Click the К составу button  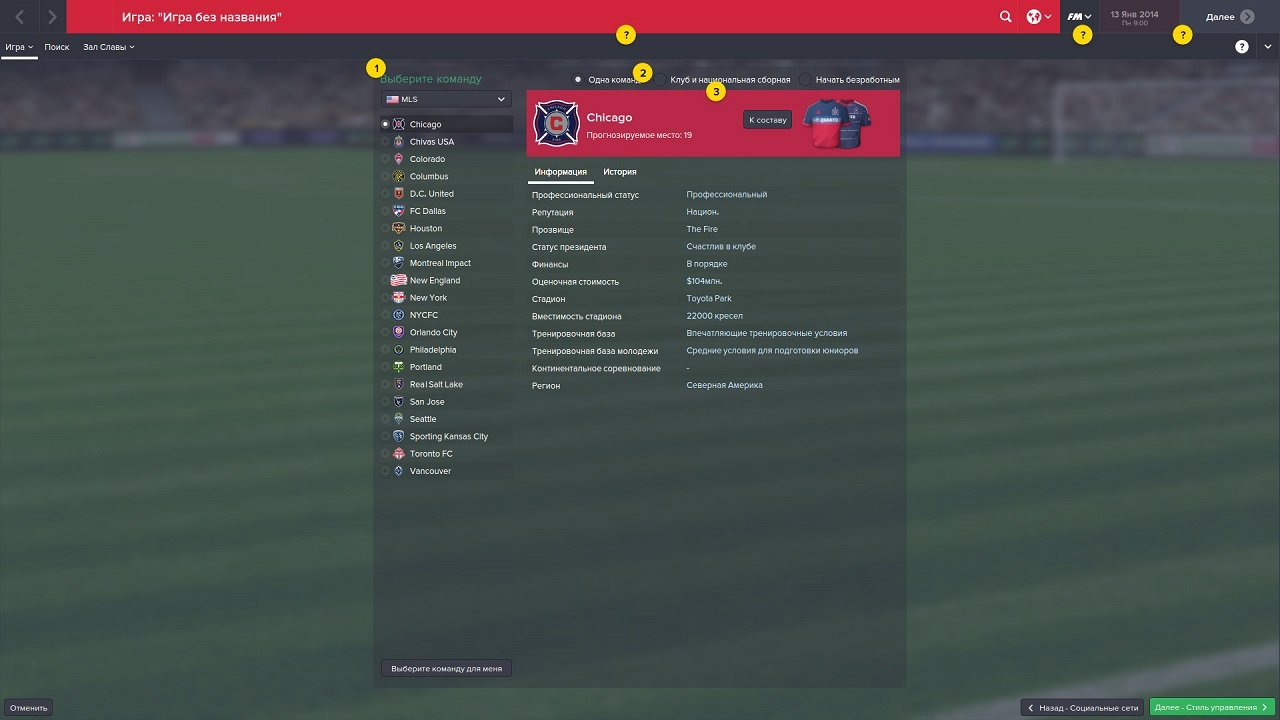767,119
